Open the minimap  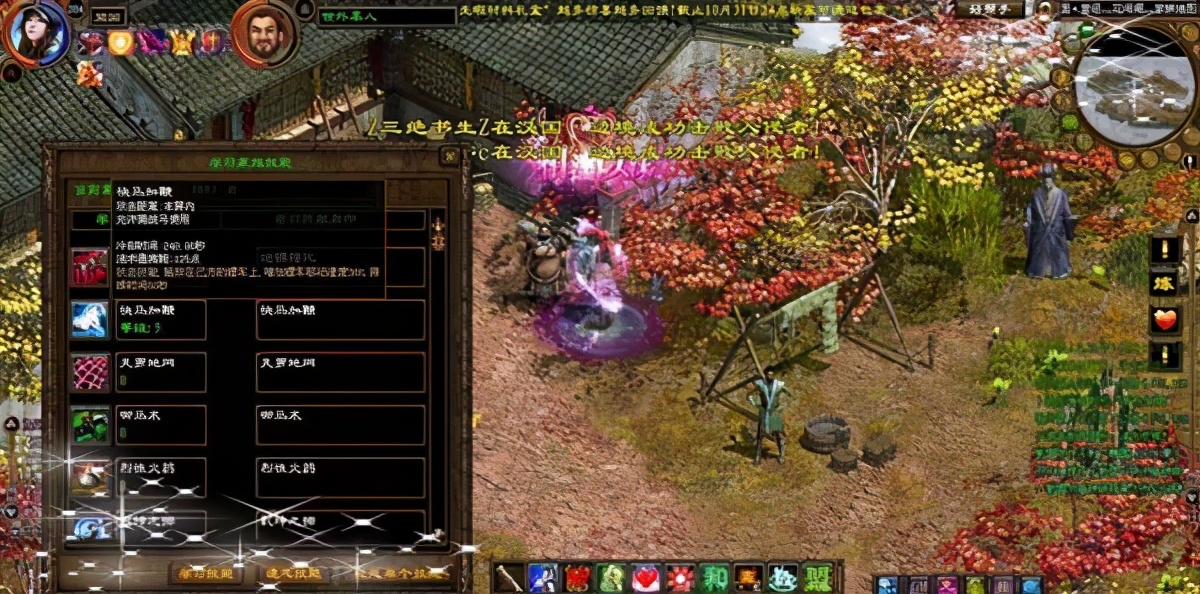(1134, 86)
